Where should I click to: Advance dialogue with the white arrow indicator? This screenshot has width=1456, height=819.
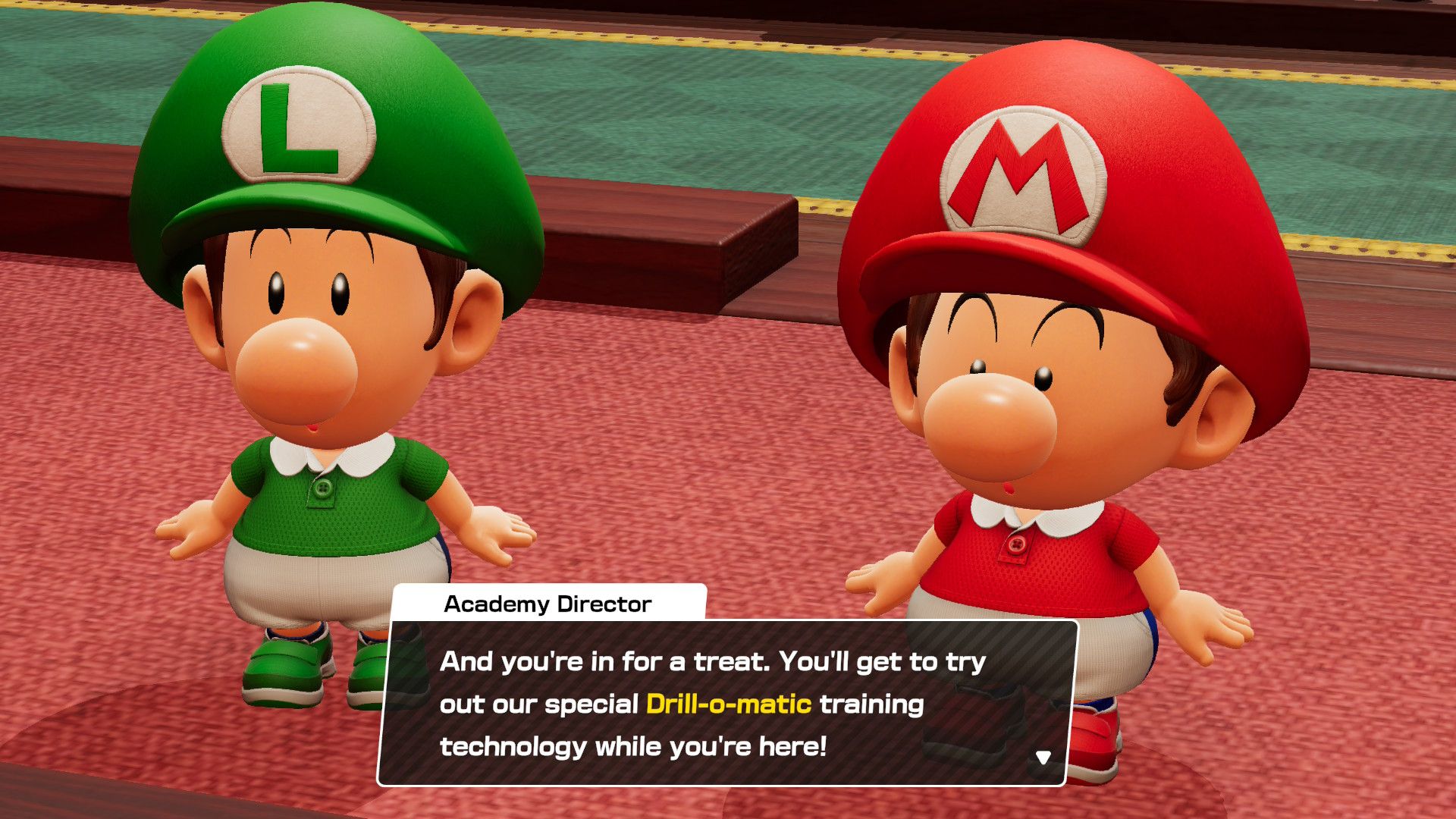point(1043,758)
